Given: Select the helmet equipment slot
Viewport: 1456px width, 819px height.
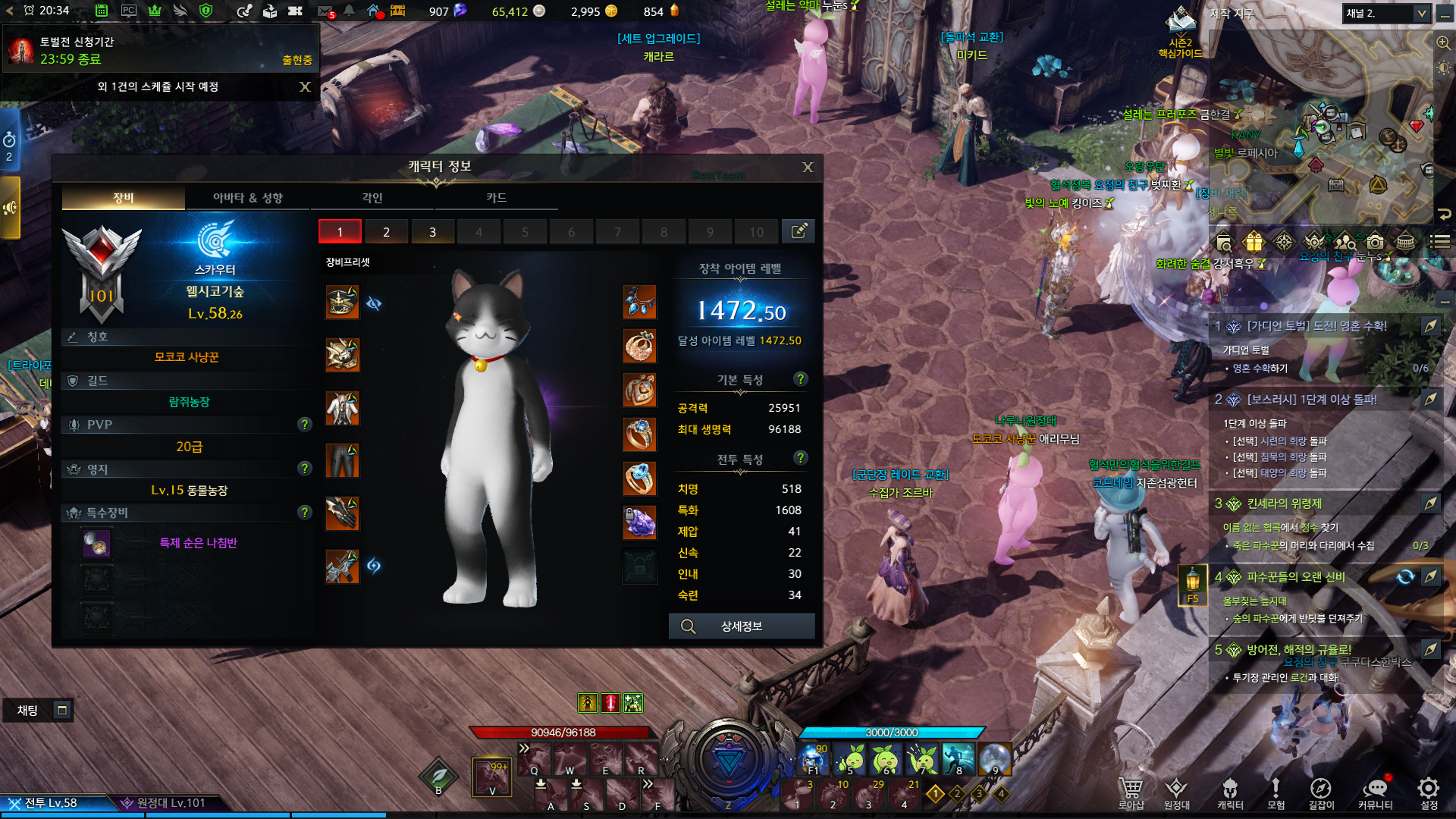Looking at the screenshot, I should pyautogui.click(x=342, y=303).
